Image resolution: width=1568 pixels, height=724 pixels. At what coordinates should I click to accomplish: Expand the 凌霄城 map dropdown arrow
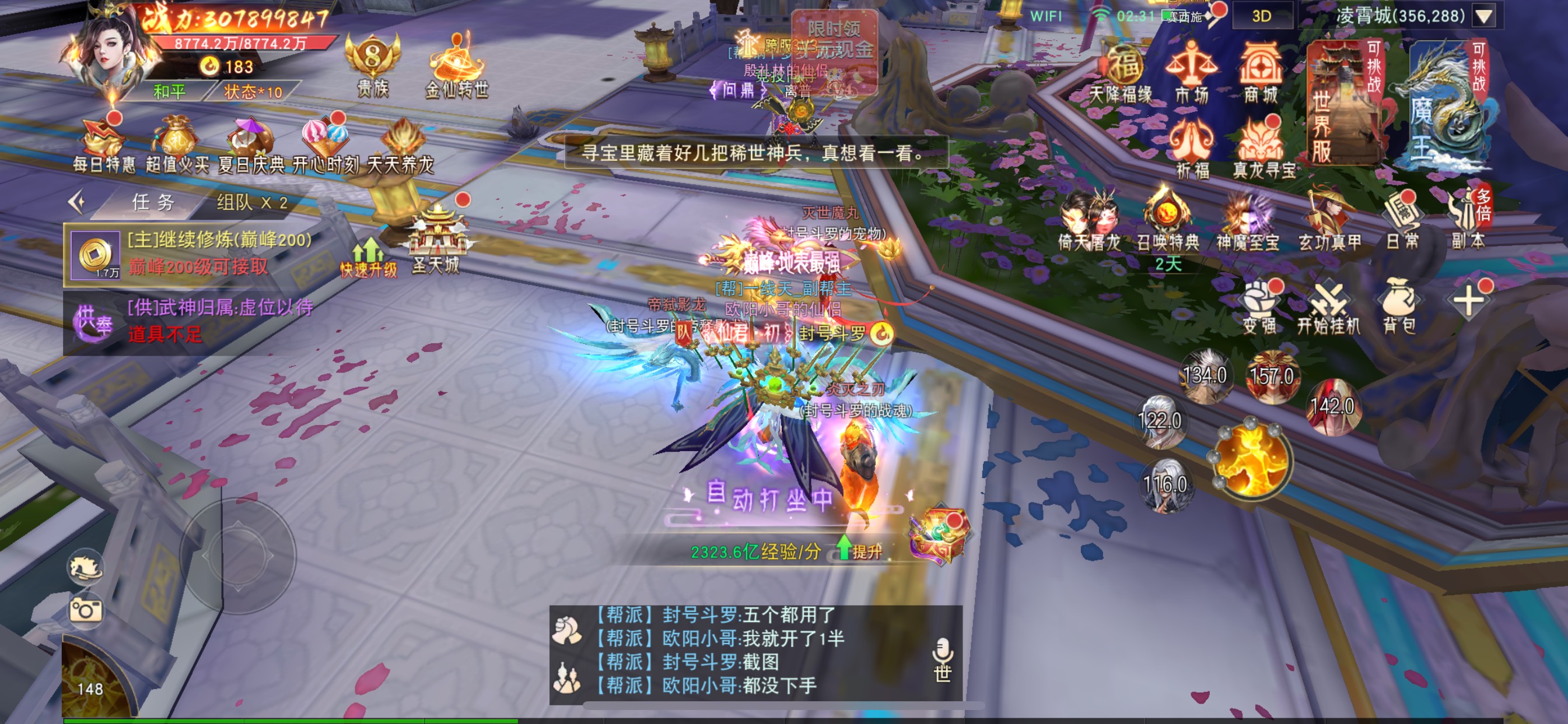tap(1485, 16)
